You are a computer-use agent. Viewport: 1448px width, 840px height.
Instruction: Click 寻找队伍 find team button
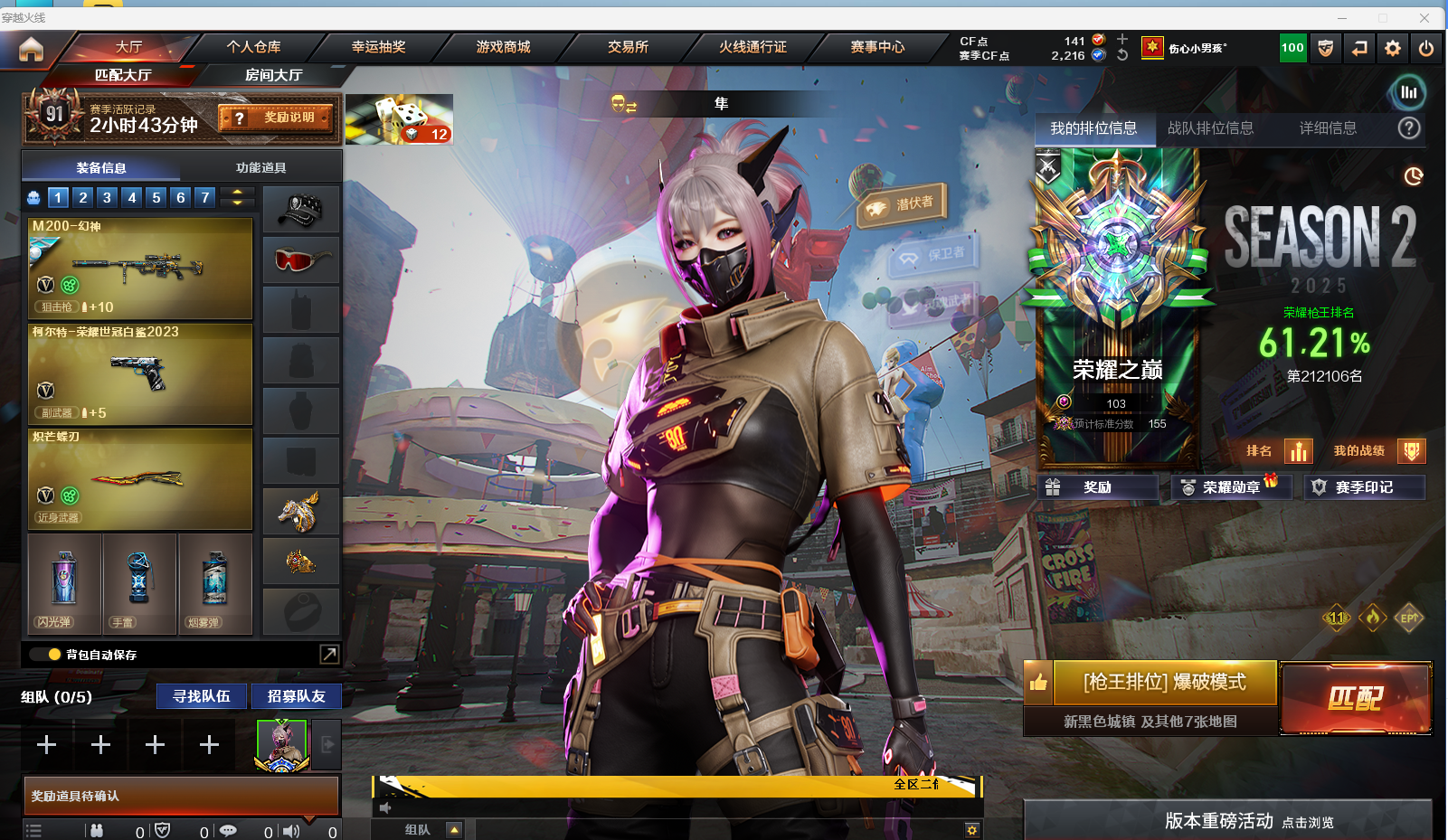point(202,696)
